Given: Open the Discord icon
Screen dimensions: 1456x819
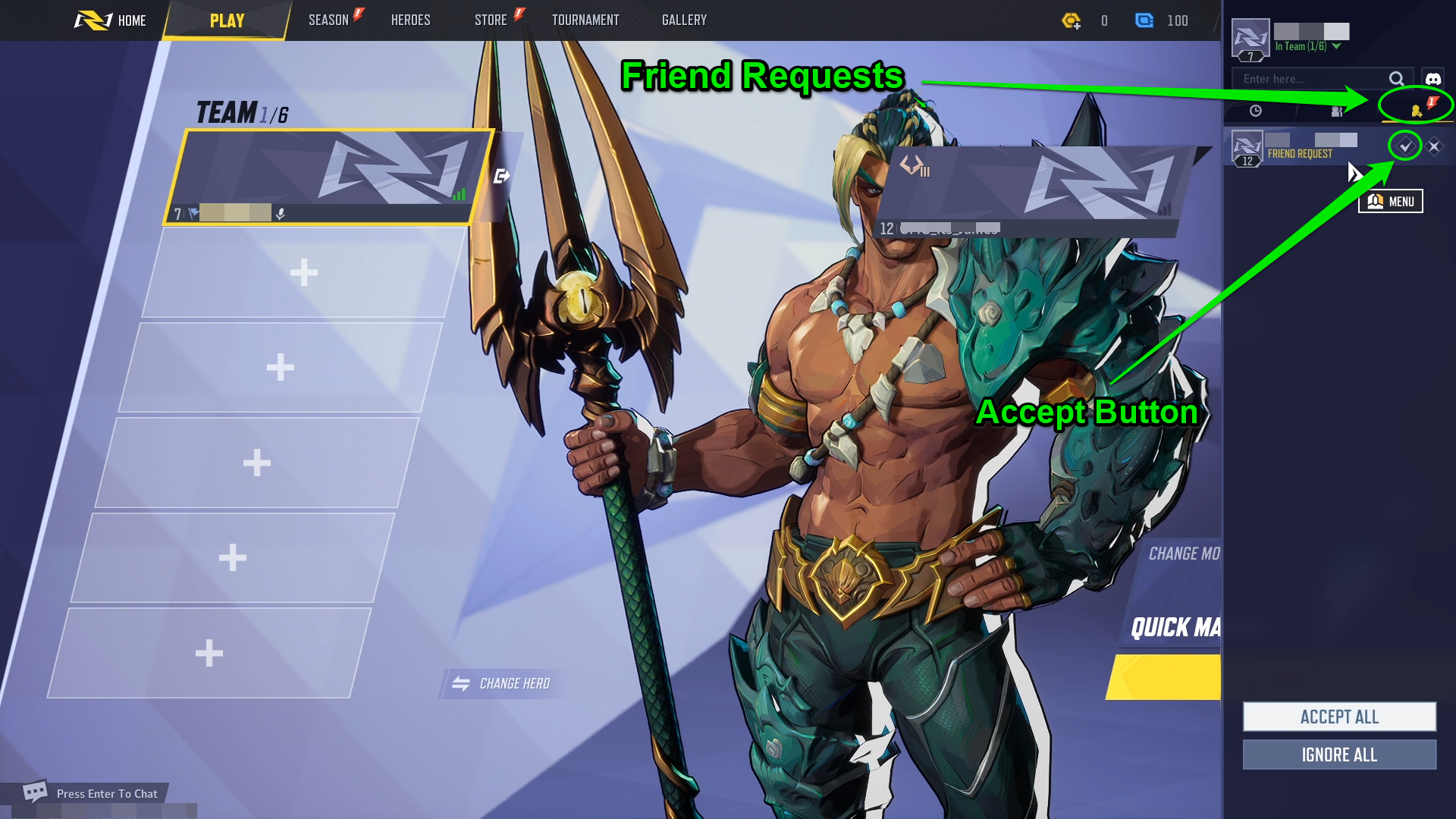Looking at the screenshot, I should (x=1432, y=79).
